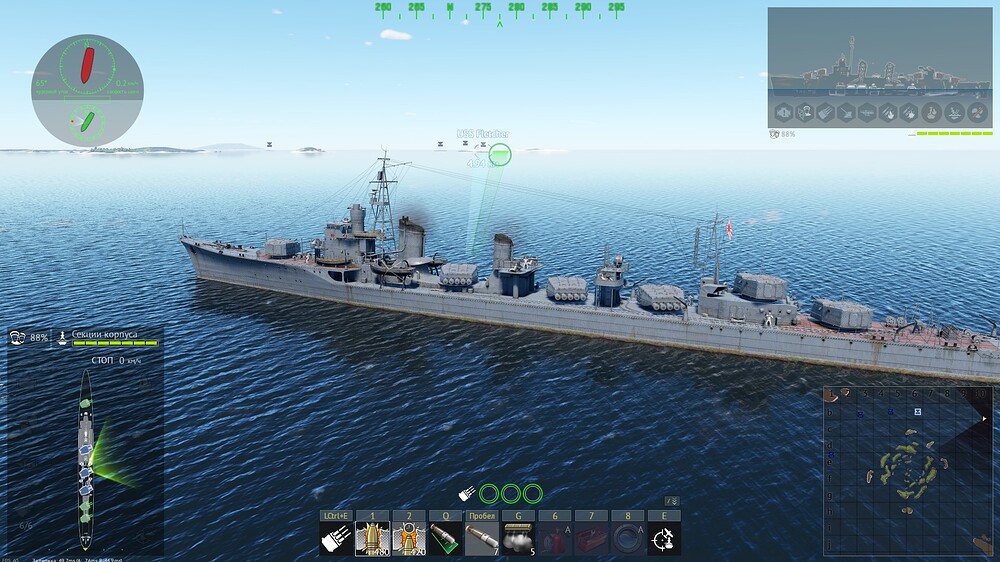Choose the first shell type with 480 rounds
The height and width of the screenshot is (562, 1000).
372,538
